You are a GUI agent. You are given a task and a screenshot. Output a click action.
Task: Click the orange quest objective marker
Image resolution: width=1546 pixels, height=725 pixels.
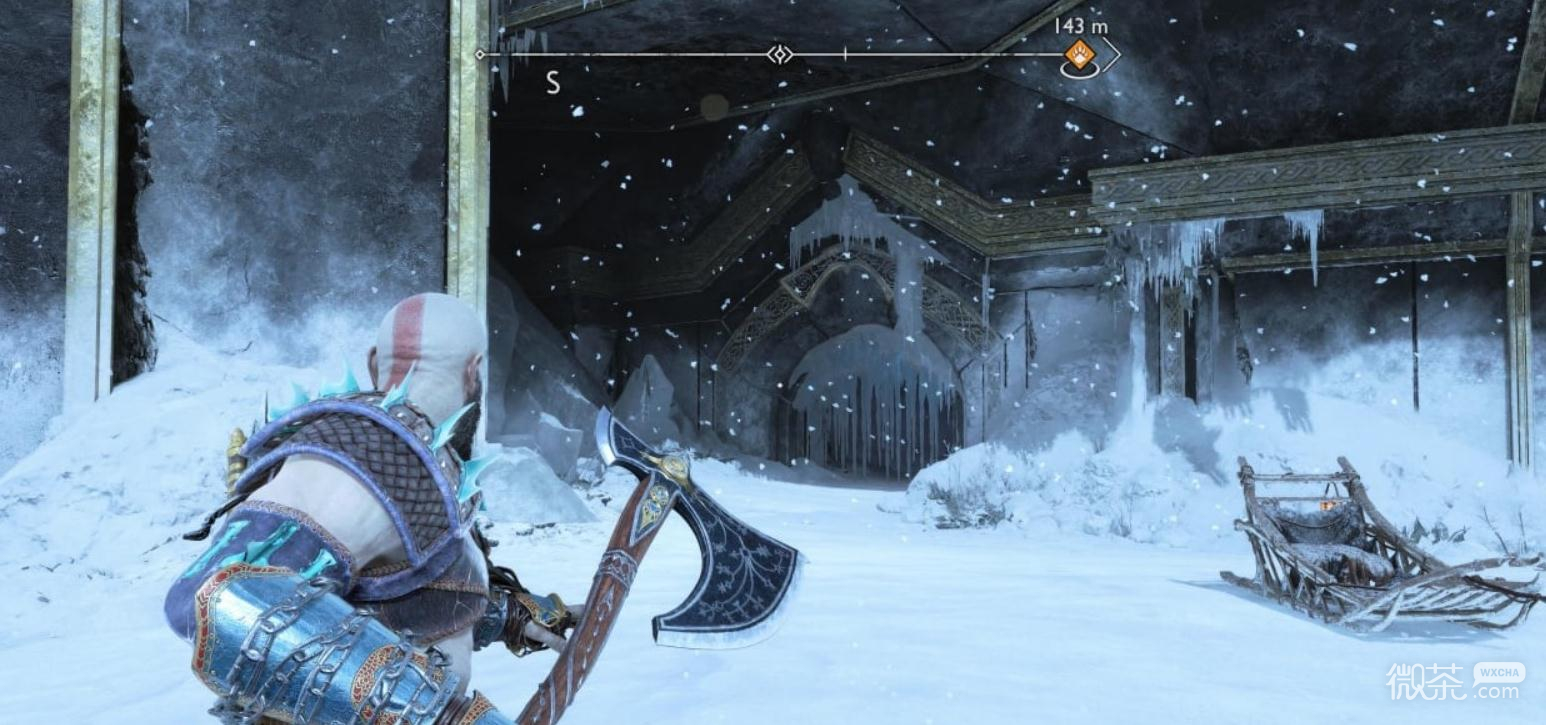(1079, 54)
